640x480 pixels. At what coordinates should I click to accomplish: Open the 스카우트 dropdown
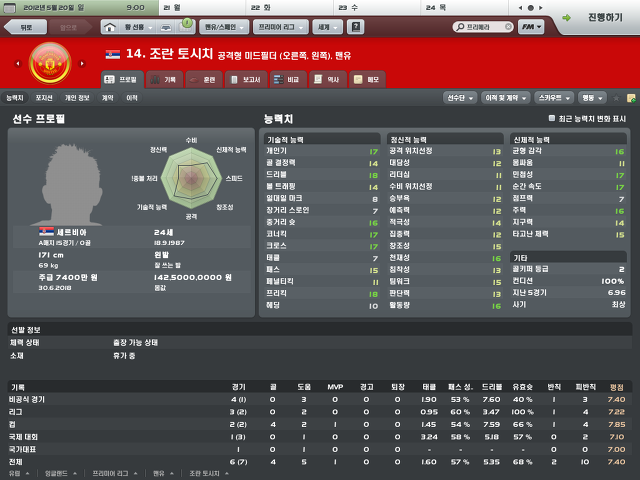pyautogui.click(x=554, y=98)
